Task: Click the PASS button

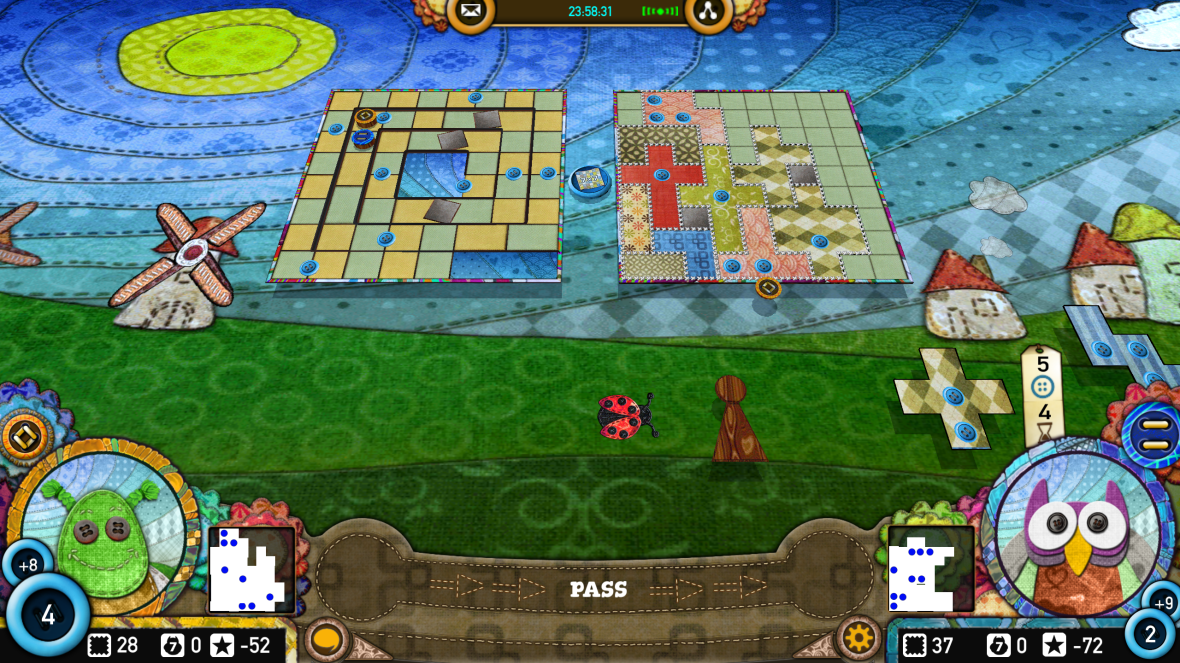Action: [598, 590]
